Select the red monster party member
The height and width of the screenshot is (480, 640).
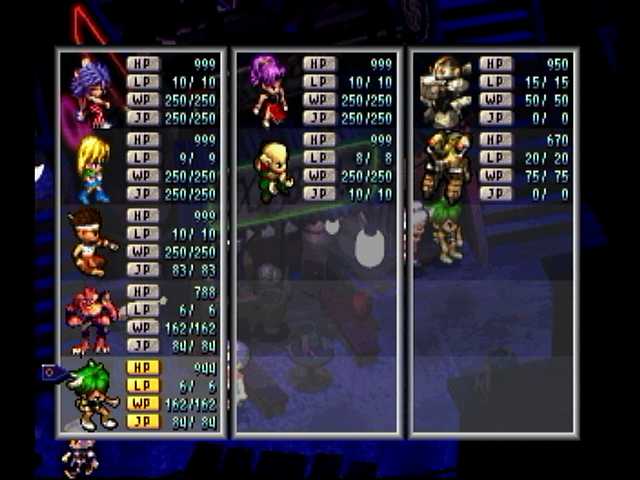click(x=92, y=318)
